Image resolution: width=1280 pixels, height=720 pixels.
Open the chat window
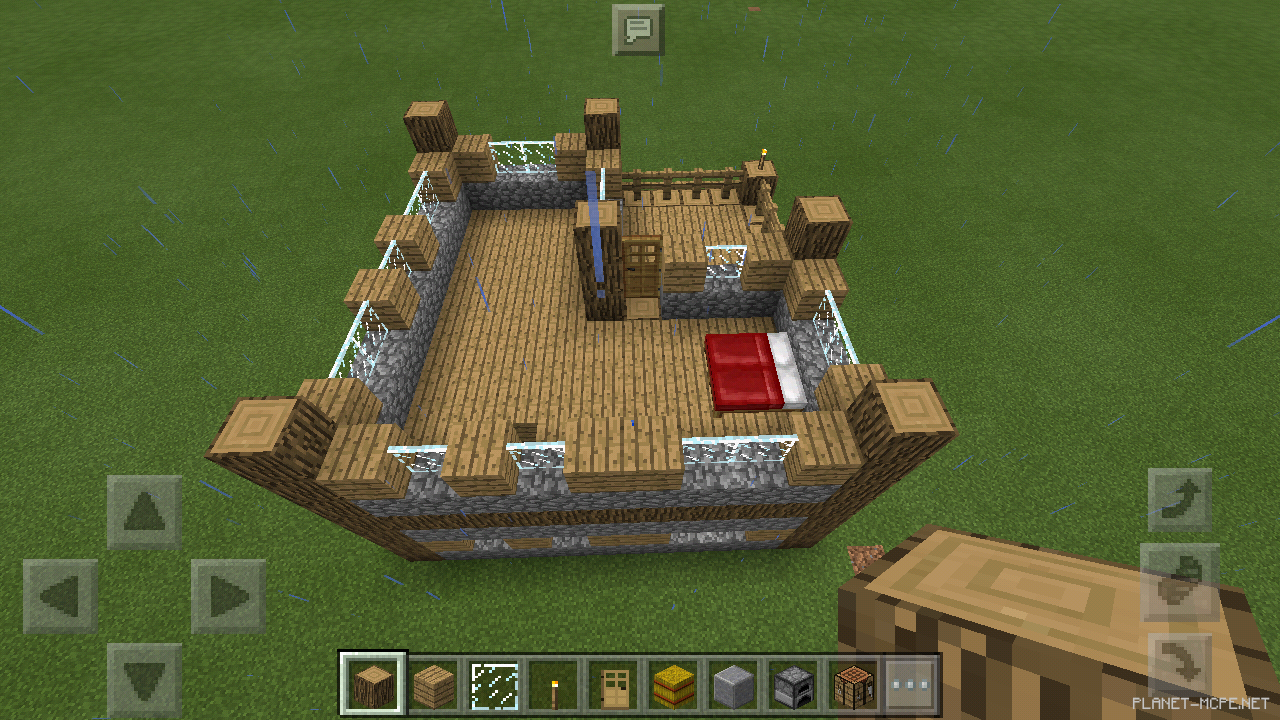(x=637, y=29)
